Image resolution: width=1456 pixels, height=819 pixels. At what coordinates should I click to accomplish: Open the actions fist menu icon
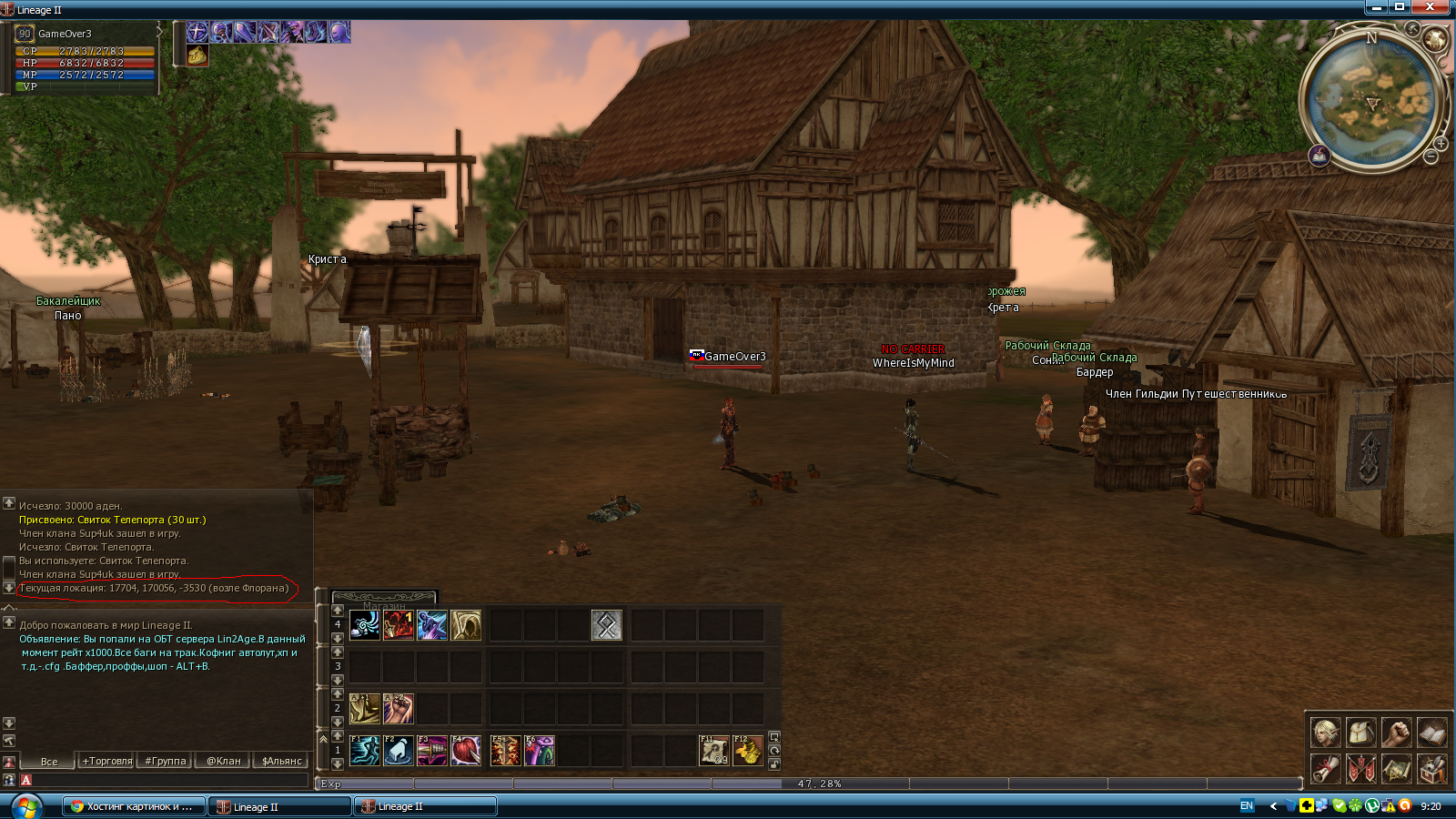[x=1396, y=732]
